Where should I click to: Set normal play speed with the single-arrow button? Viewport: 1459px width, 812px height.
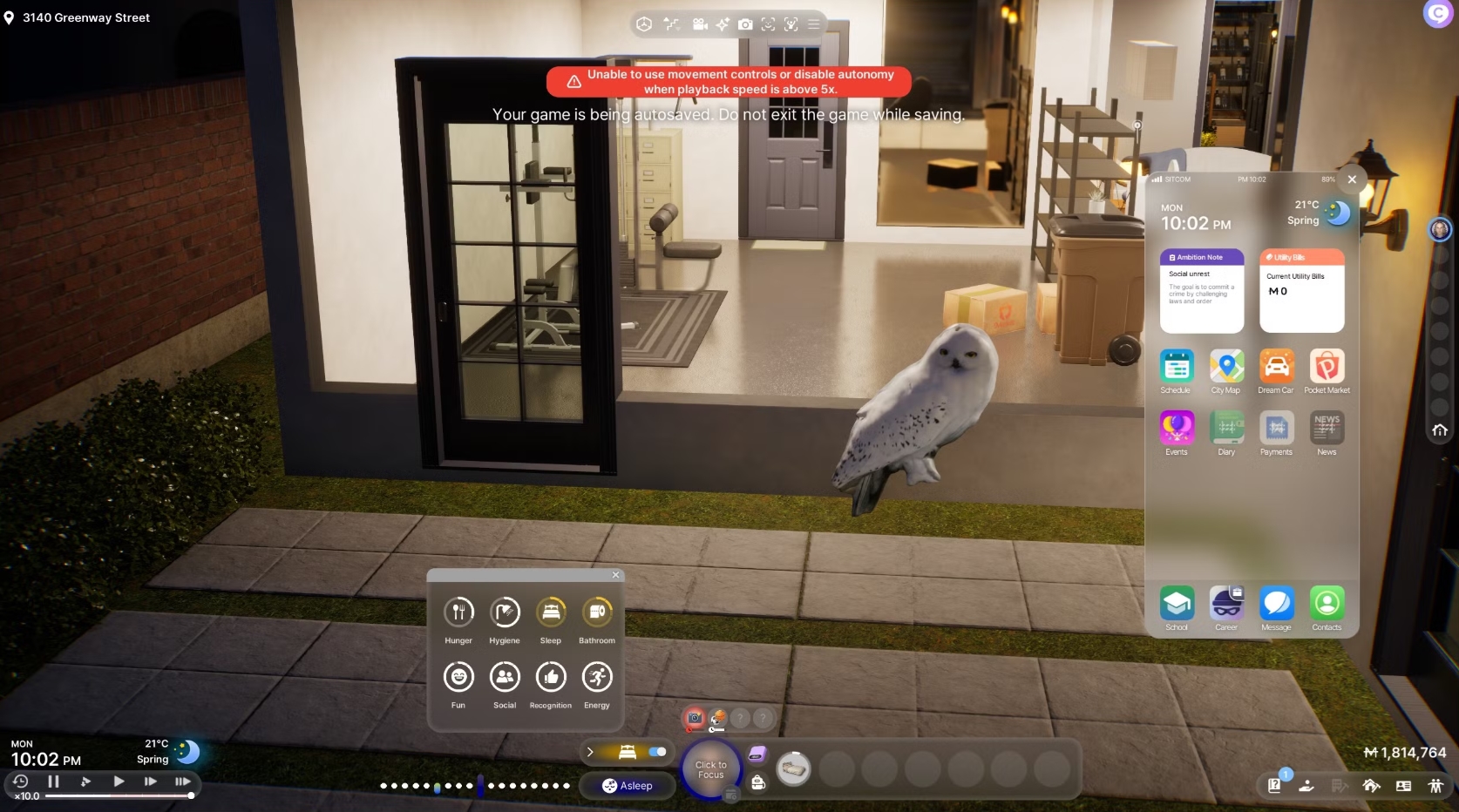pyautogui.click(x=119, y=782)
